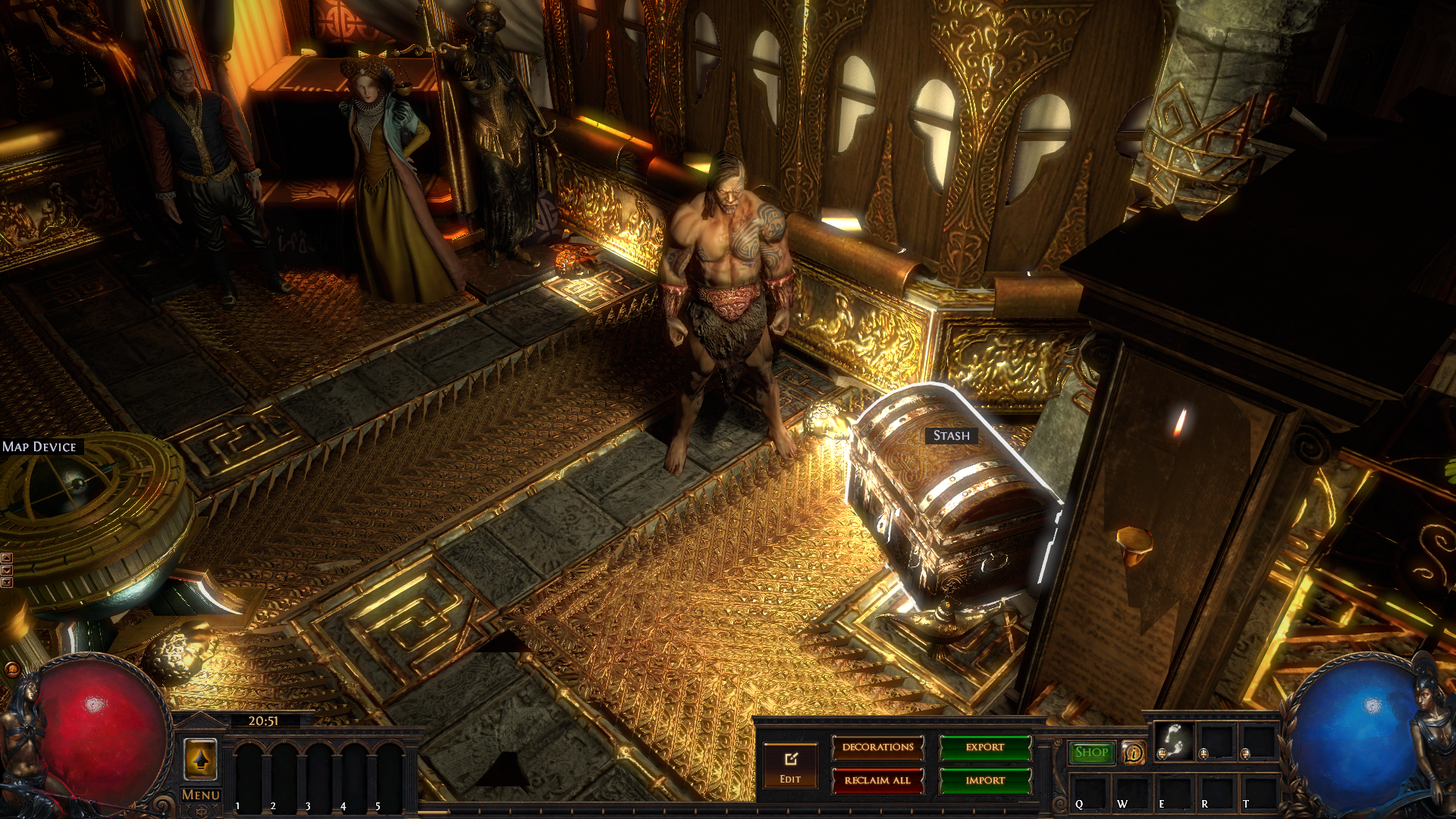Image resolution: width=1456 pixels, height=819 pixels.
Task: Click the small up-arrow chat scroll button
Action: tap(7, 559)
